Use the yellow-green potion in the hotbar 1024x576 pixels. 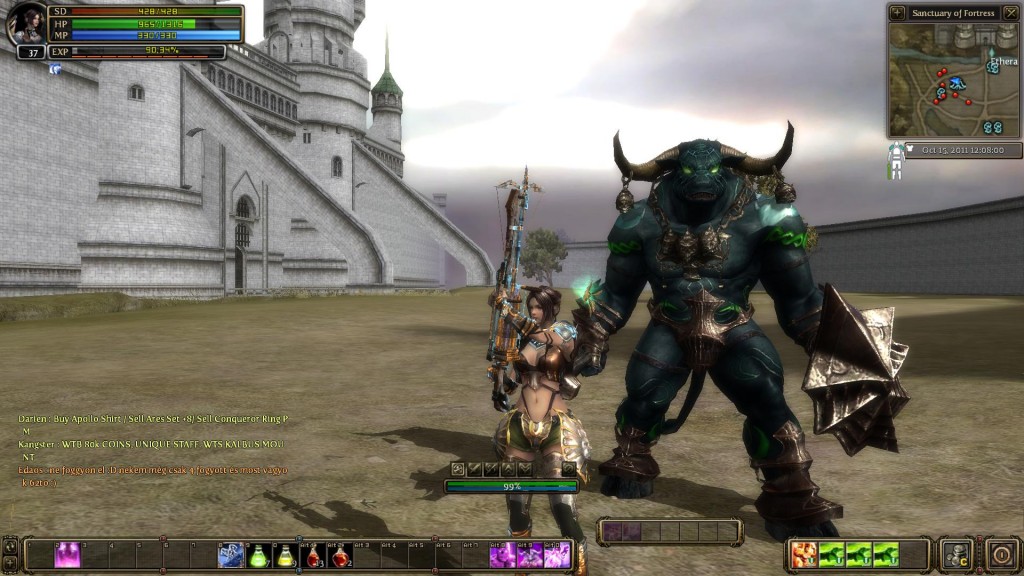[x=286, y=555]
